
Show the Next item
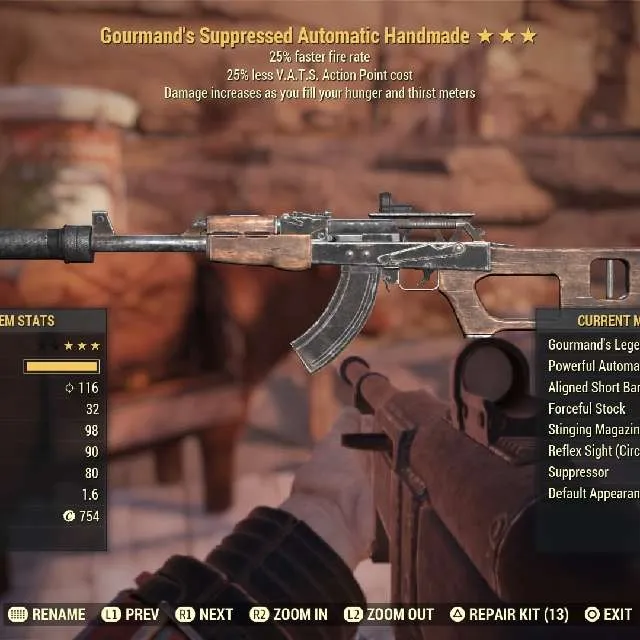click(205, 614)
